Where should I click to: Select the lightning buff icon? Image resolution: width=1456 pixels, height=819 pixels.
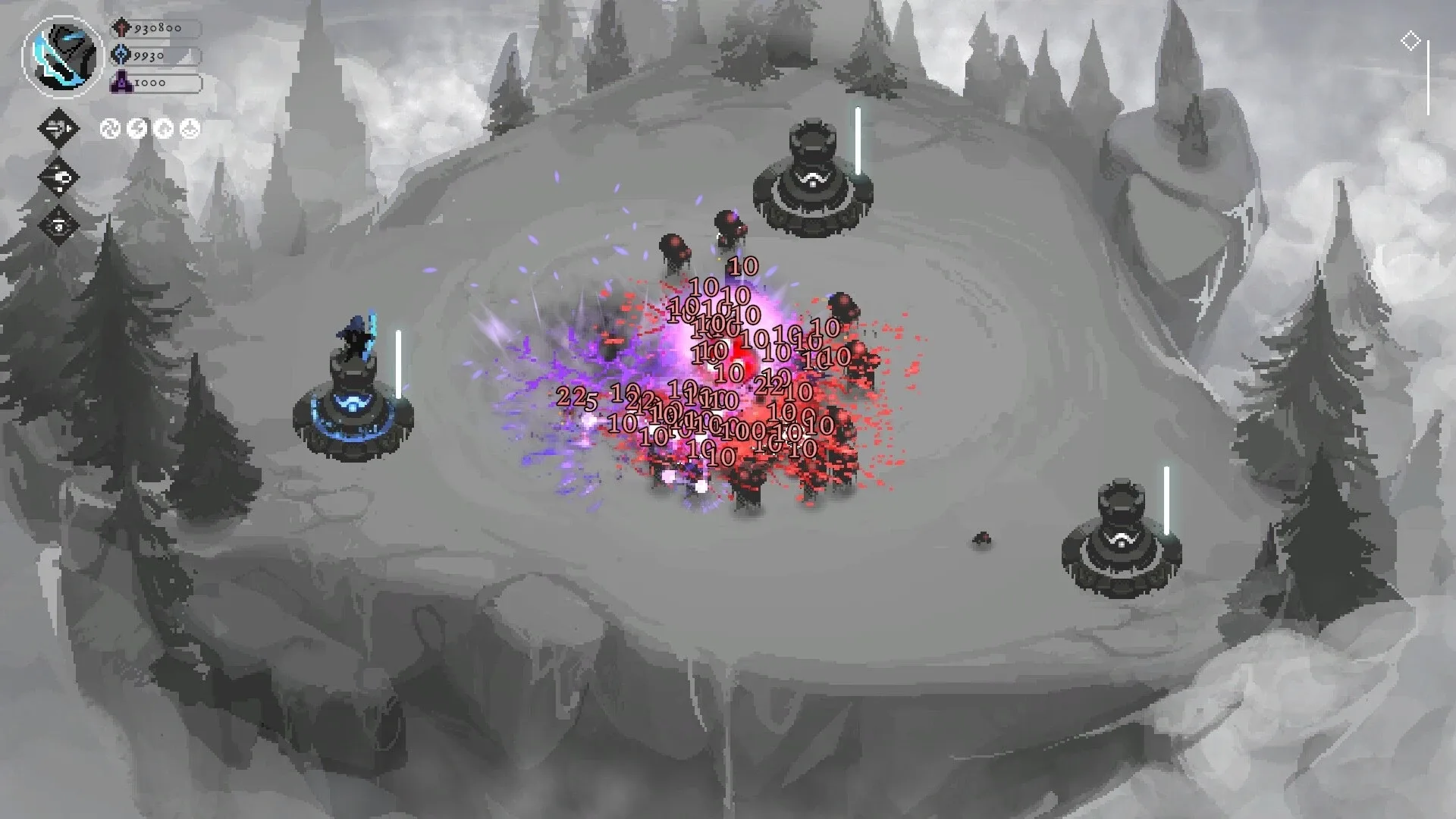[x=136, y=129]
